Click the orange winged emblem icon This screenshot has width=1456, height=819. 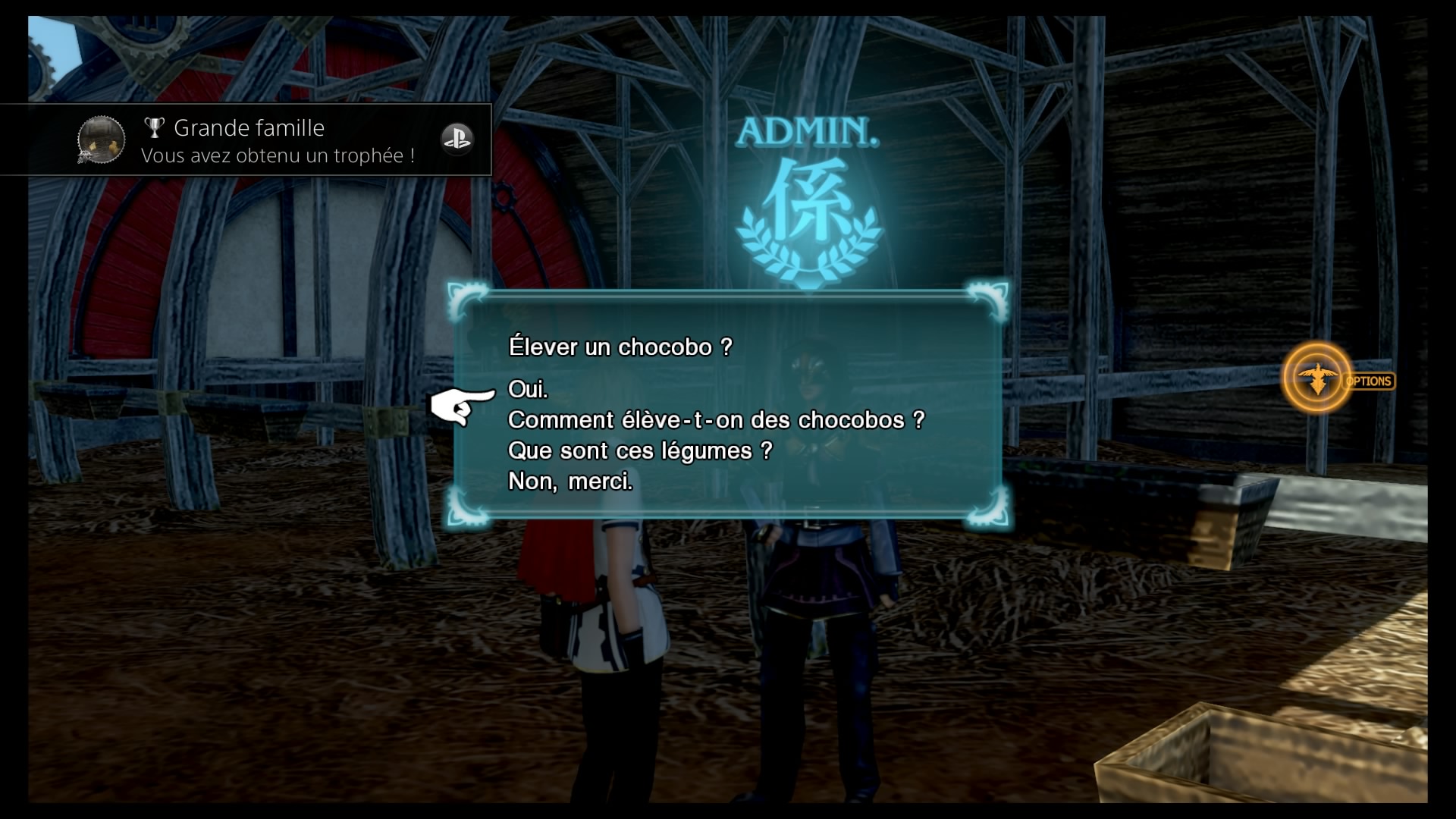pyautogui.click(x=1318, y=378)
